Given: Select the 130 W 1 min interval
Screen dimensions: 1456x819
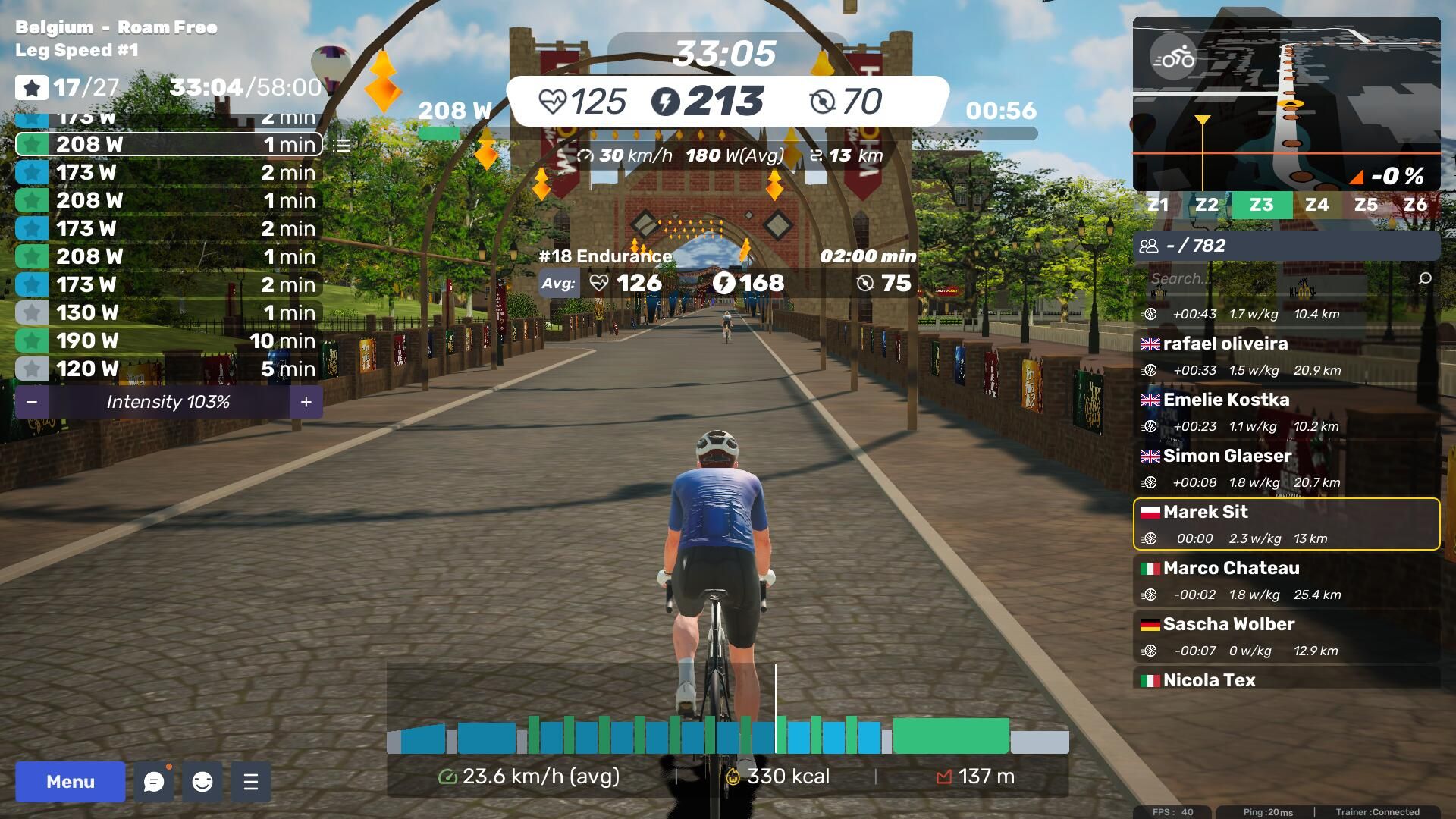Looking at the screenshot, I should 168,312.
